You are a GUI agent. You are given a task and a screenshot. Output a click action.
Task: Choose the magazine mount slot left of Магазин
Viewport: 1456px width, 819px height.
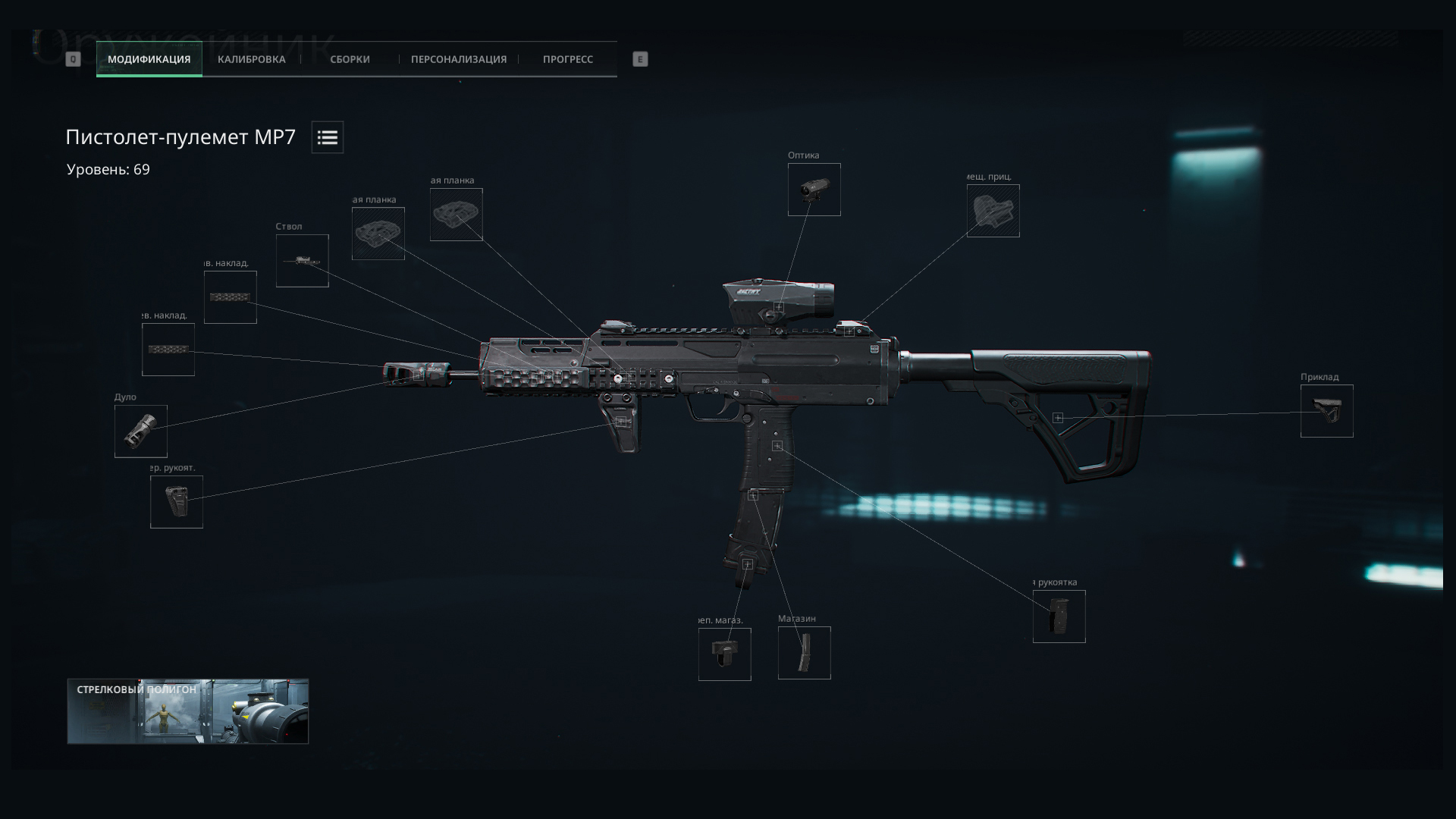(724, 654)
